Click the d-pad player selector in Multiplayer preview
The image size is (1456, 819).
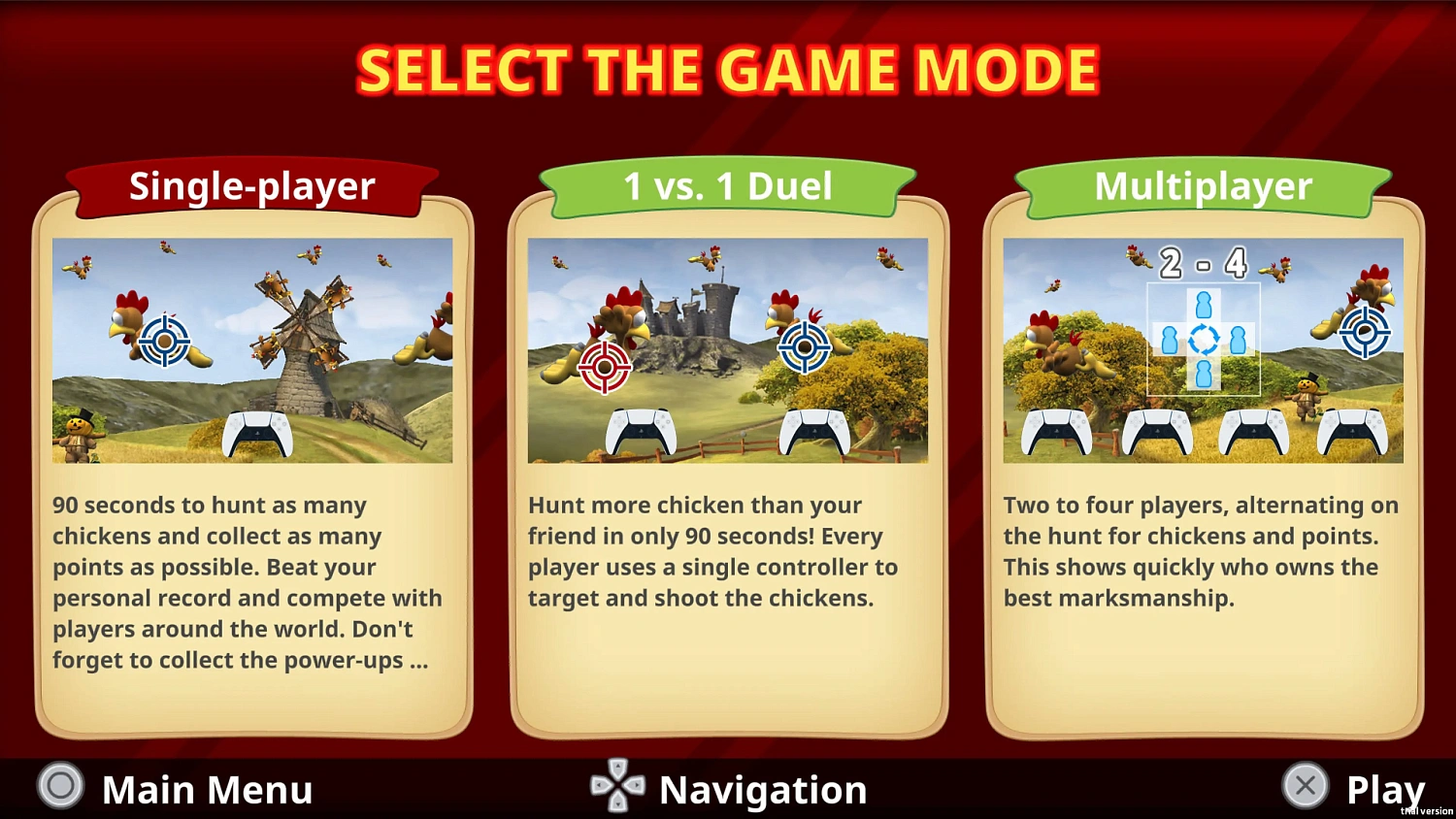[1204, 340]
